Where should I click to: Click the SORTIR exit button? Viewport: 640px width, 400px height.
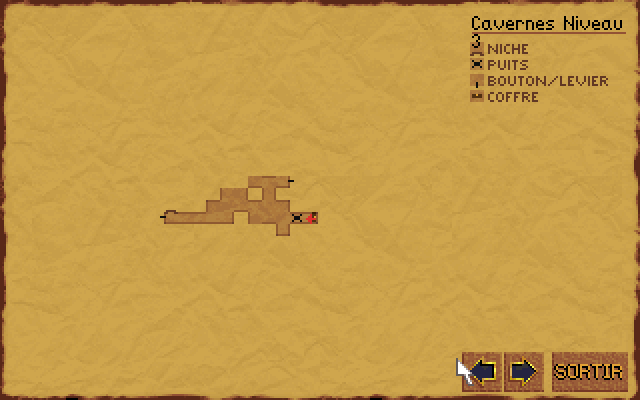tap(589, 372)
